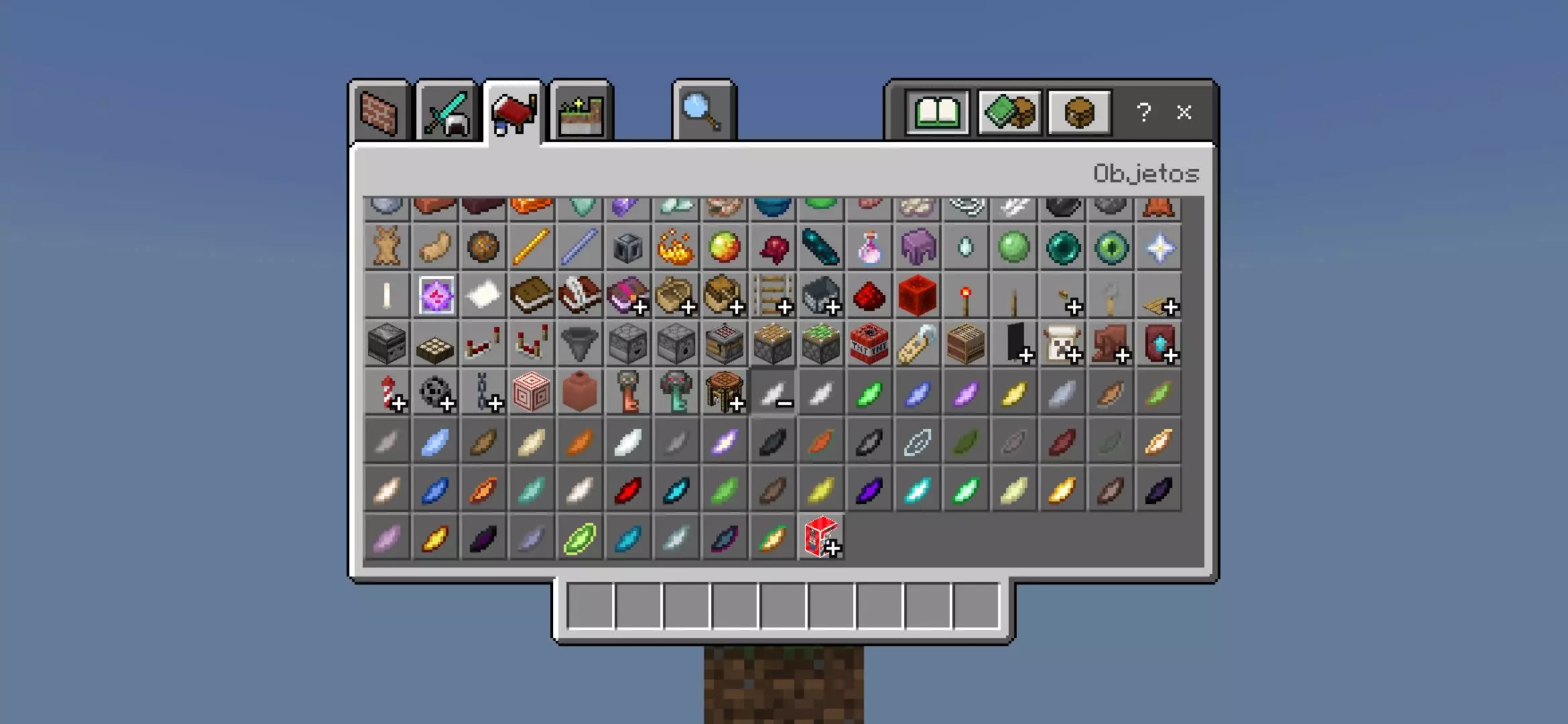The height and width of the screenshot is (724, 1568).
Task: Expand the firework rocket group
Action: (x=388, y=393)
